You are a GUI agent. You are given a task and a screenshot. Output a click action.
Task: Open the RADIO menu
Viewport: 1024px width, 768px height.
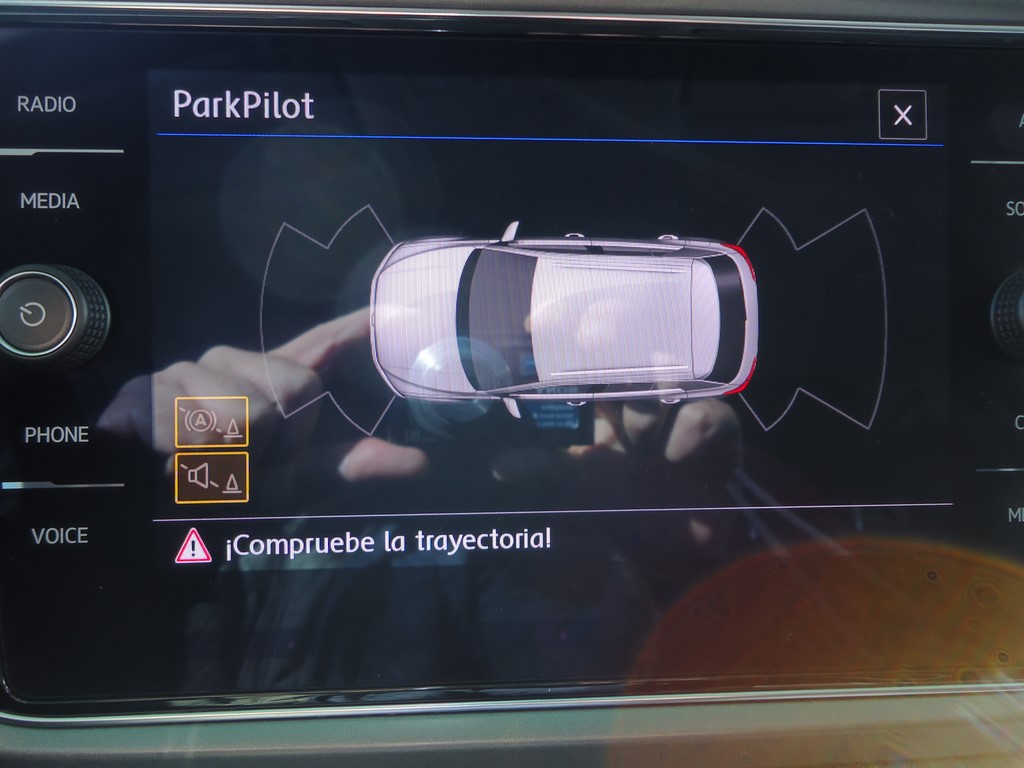click(x=46, y=105)
